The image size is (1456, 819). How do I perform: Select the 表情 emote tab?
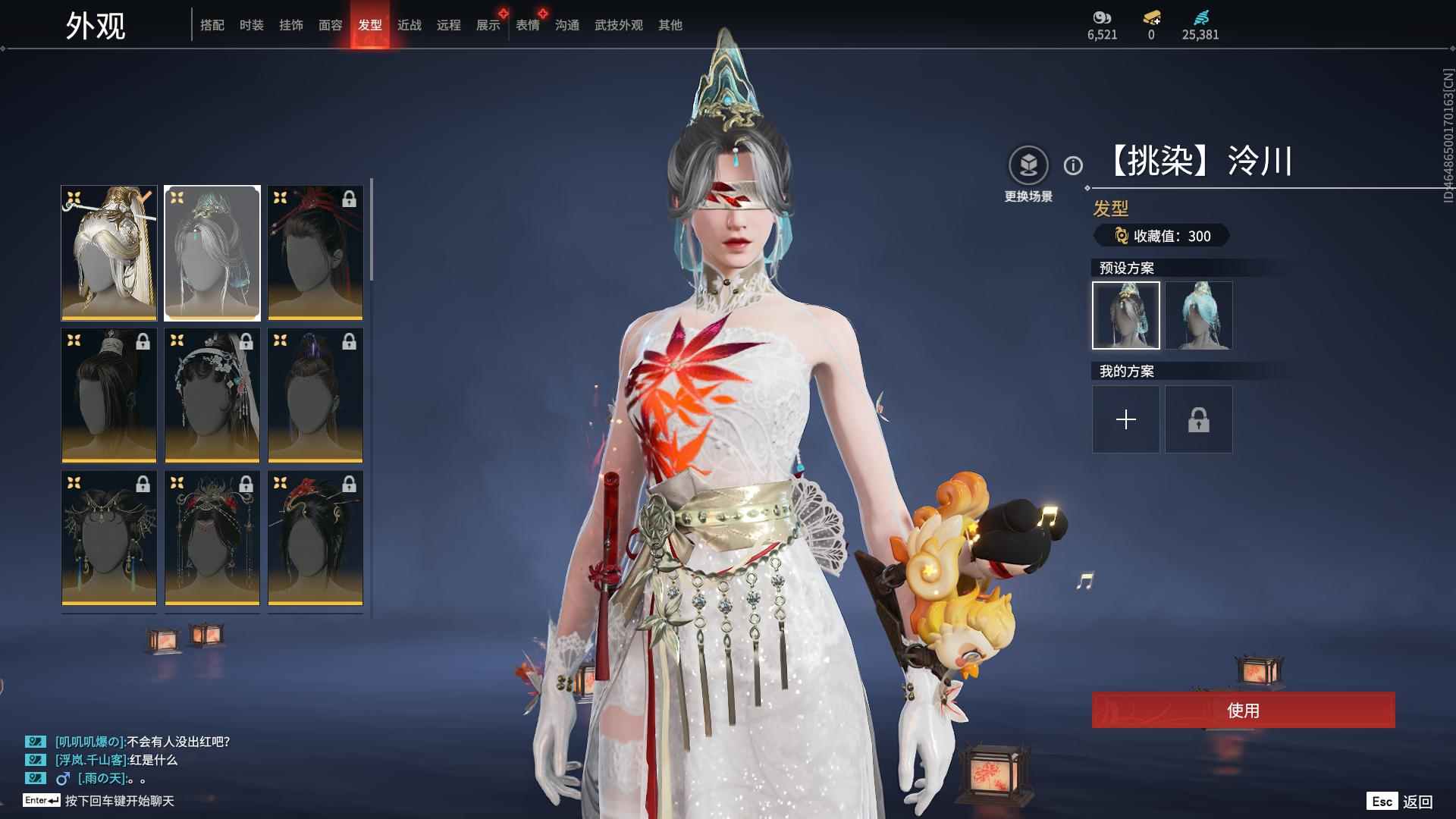[x=527, y=25]
